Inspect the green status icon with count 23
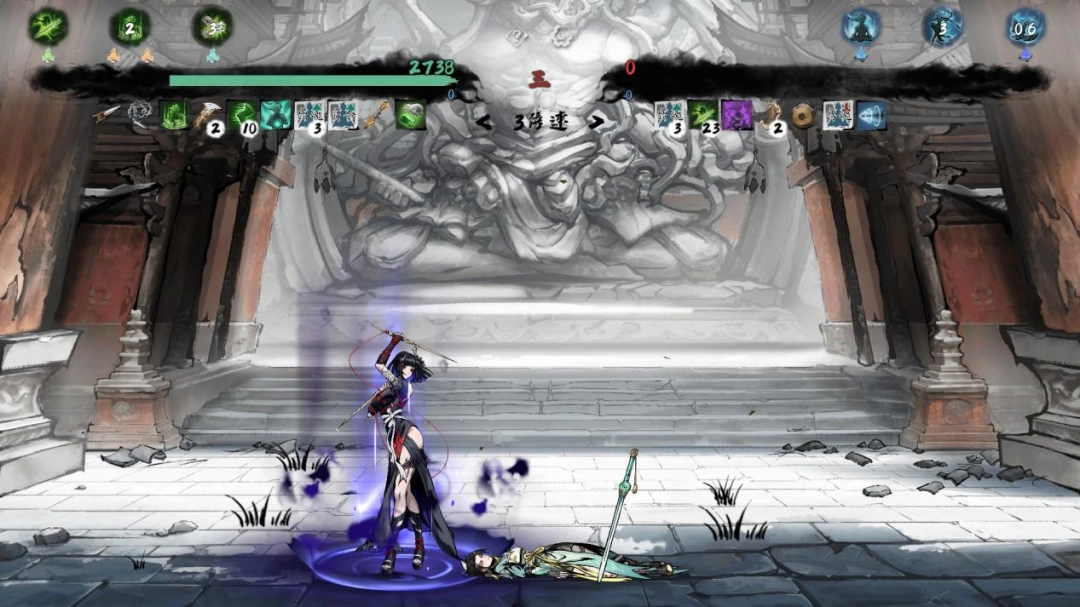 click(x=704, y=115)
